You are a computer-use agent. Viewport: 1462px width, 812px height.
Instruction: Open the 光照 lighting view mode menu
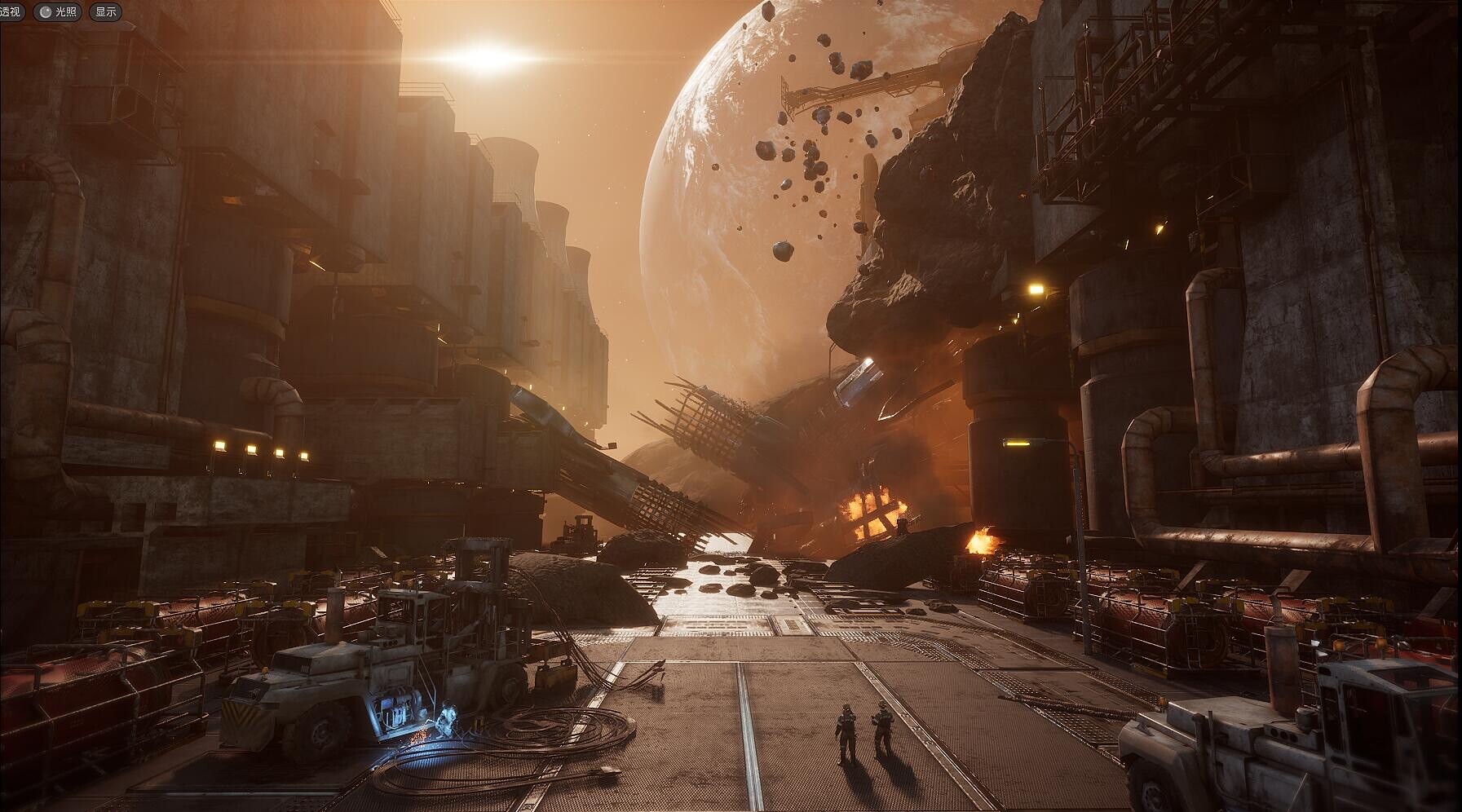(58, 12)
